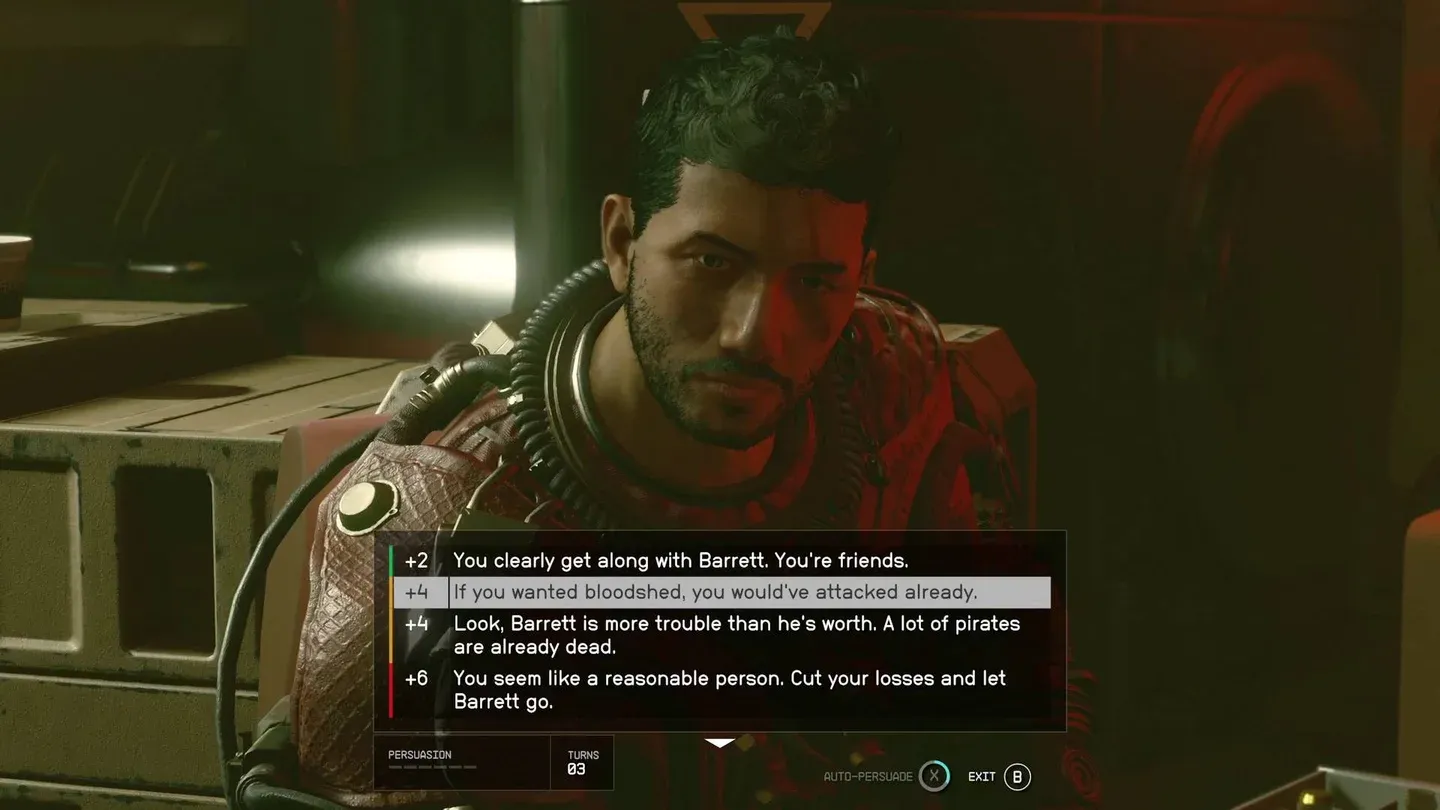Click the Exit B button icon

click(x=1016, y=776)
